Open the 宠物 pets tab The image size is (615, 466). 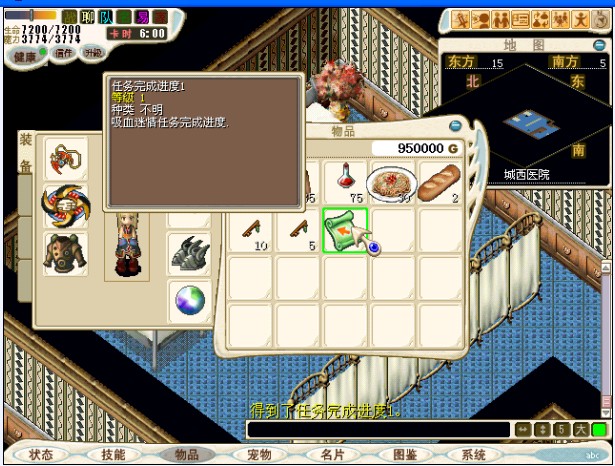pyautogui.click(x=259, y=454)
